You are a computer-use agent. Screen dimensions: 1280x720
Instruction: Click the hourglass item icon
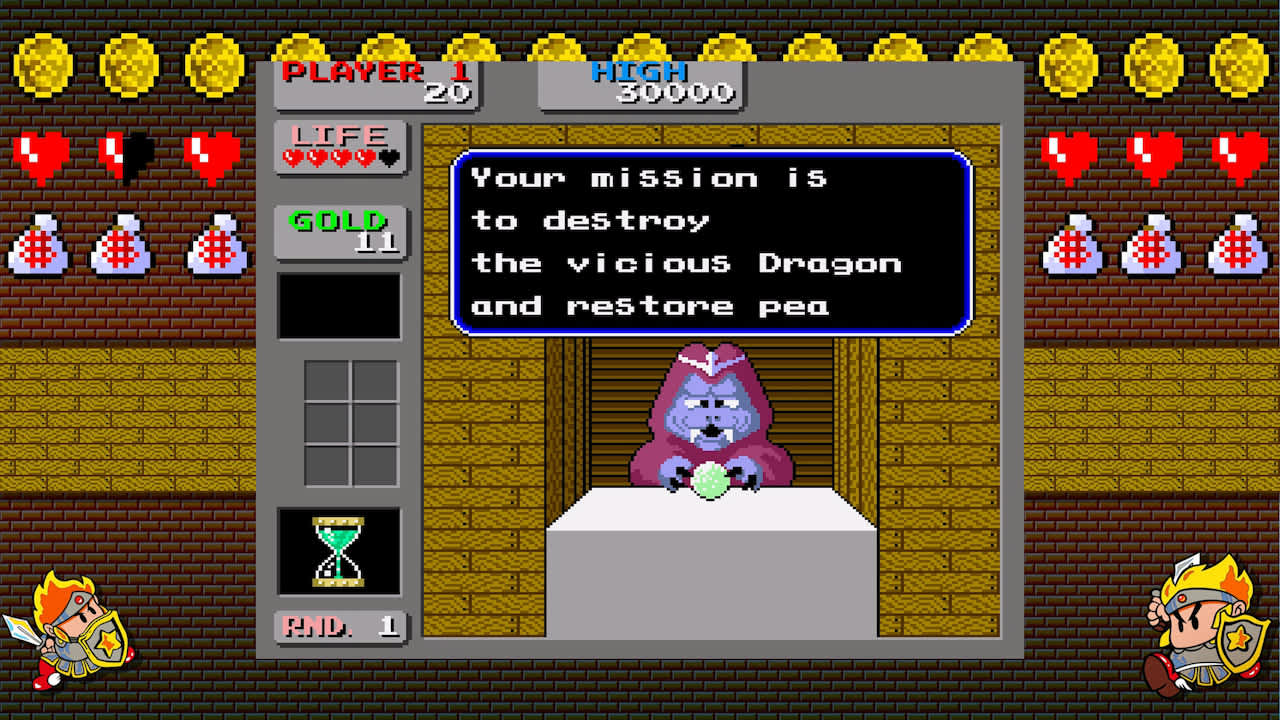tap(339, 551)
